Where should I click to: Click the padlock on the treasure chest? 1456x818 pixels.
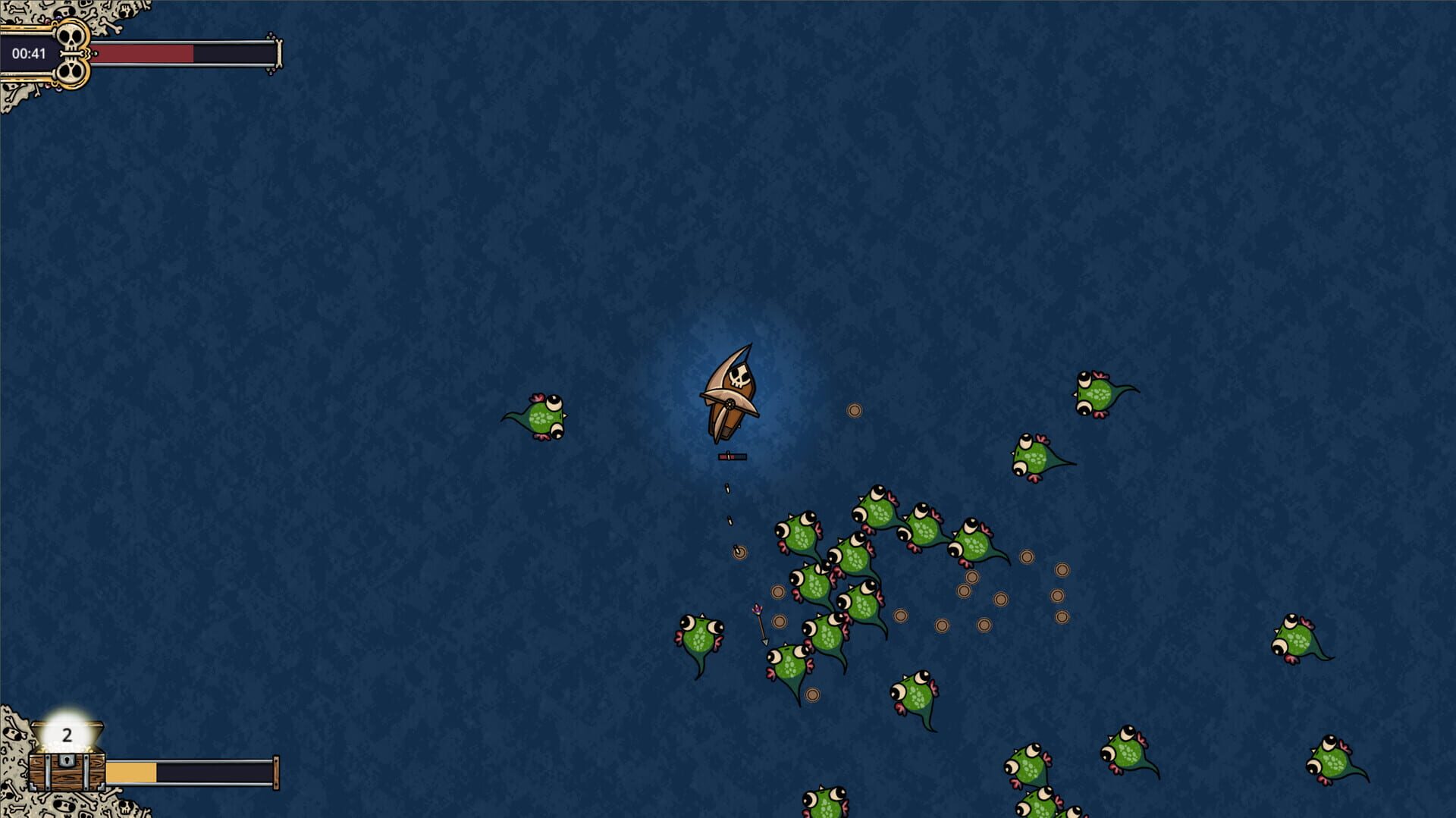coord(67,762)
